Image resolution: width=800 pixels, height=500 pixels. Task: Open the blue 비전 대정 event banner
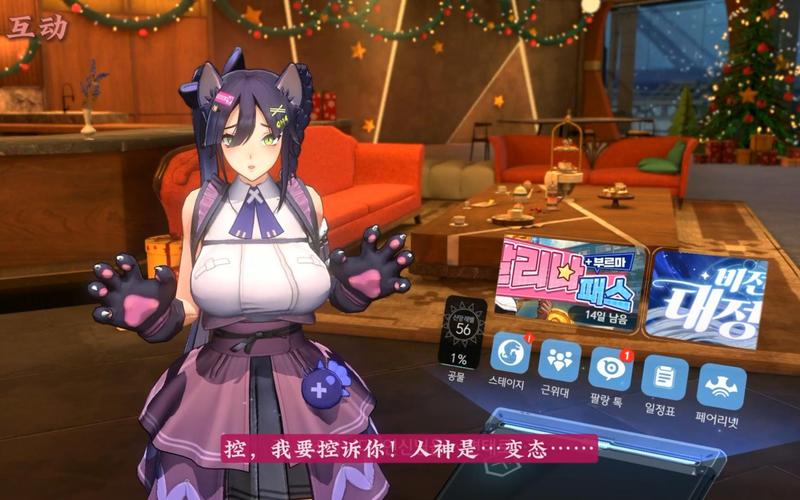pos(701,298)
